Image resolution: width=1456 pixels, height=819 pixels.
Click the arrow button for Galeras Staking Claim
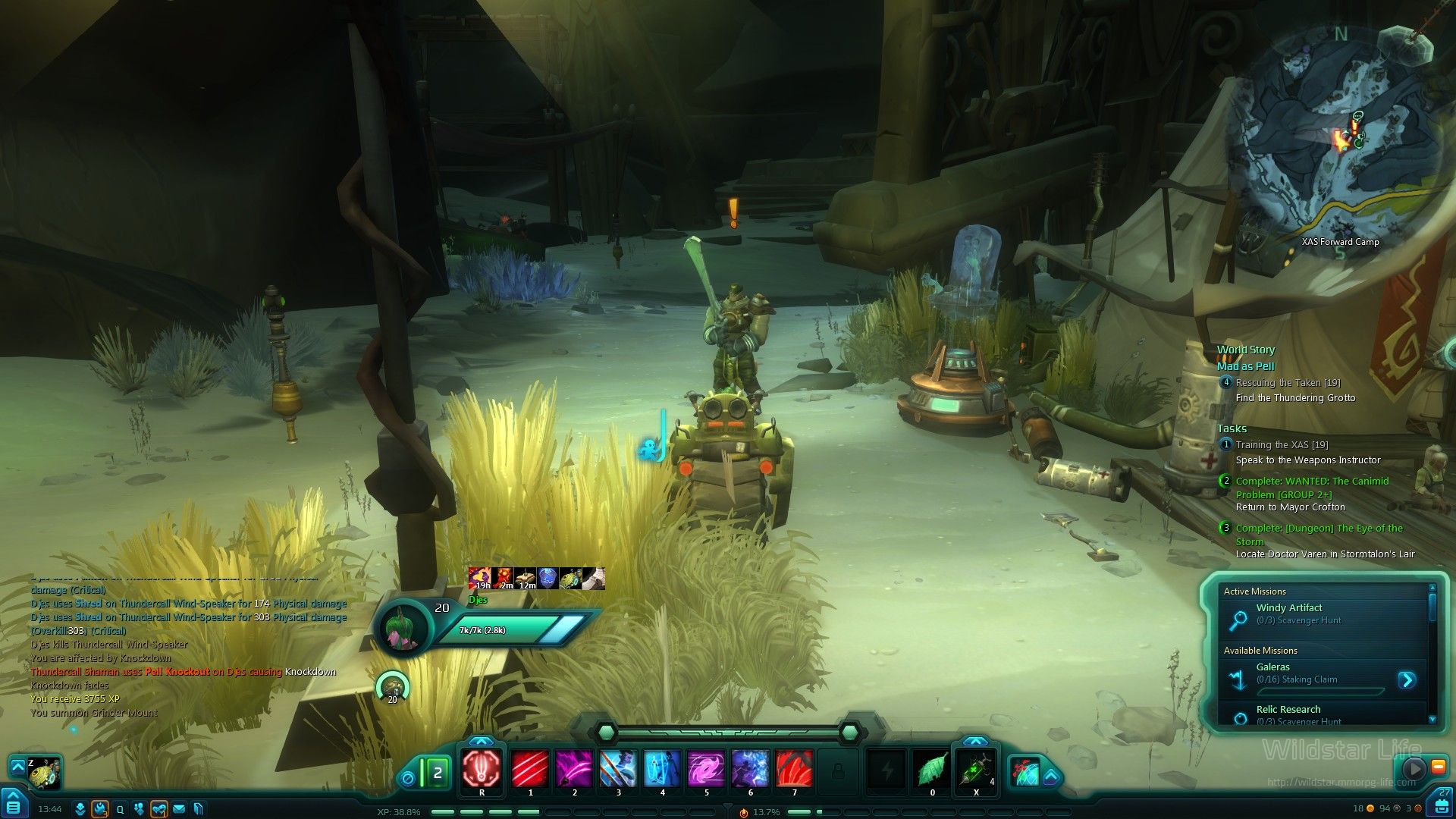tap(1407, 679)
